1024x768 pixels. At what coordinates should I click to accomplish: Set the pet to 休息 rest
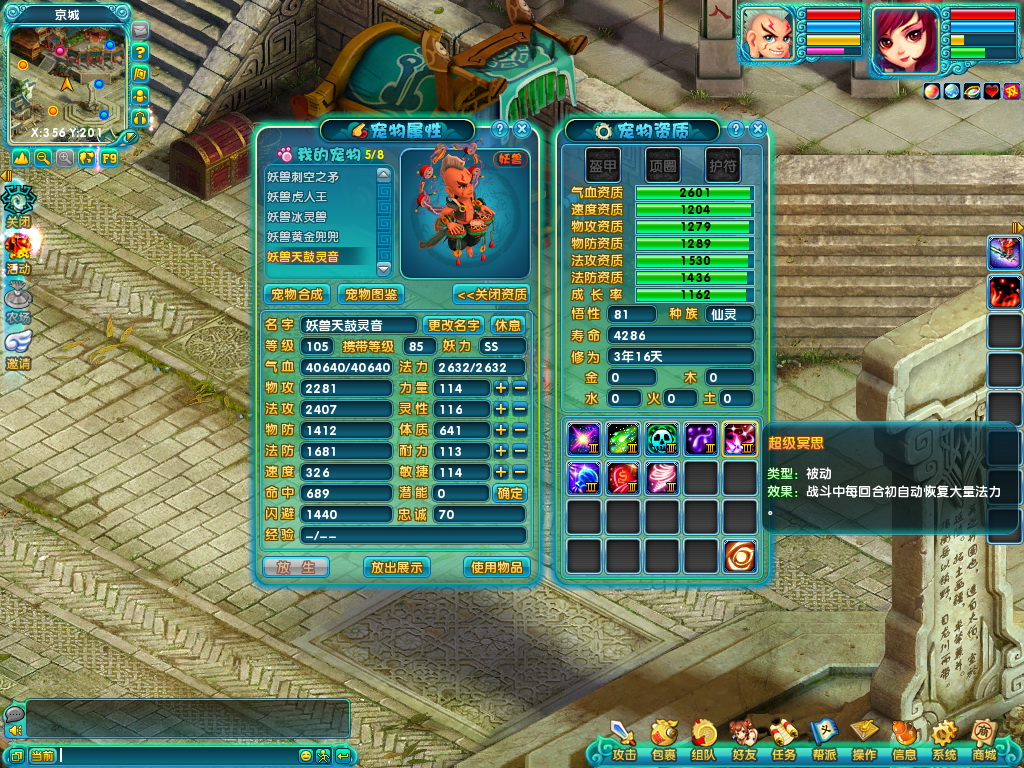click(508, 325)
